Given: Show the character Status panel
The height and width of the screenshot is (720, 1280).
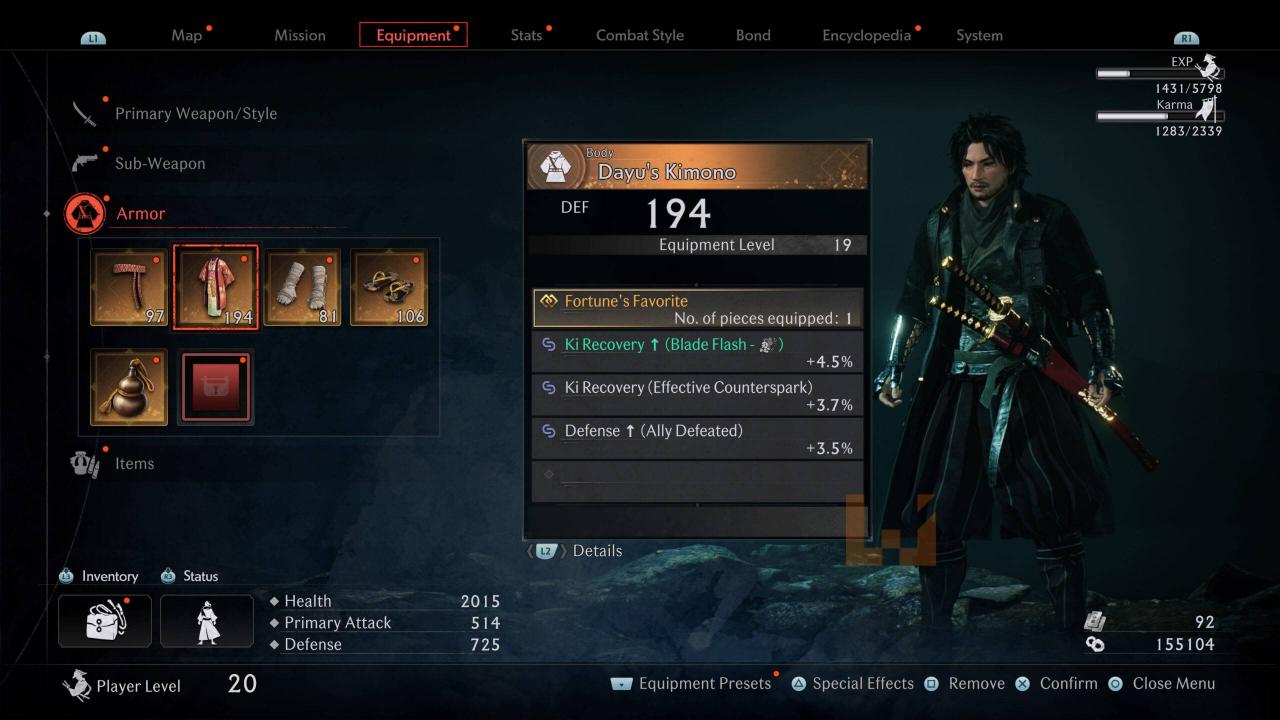Looking at the screenshot, I should (x=207, y=621).
